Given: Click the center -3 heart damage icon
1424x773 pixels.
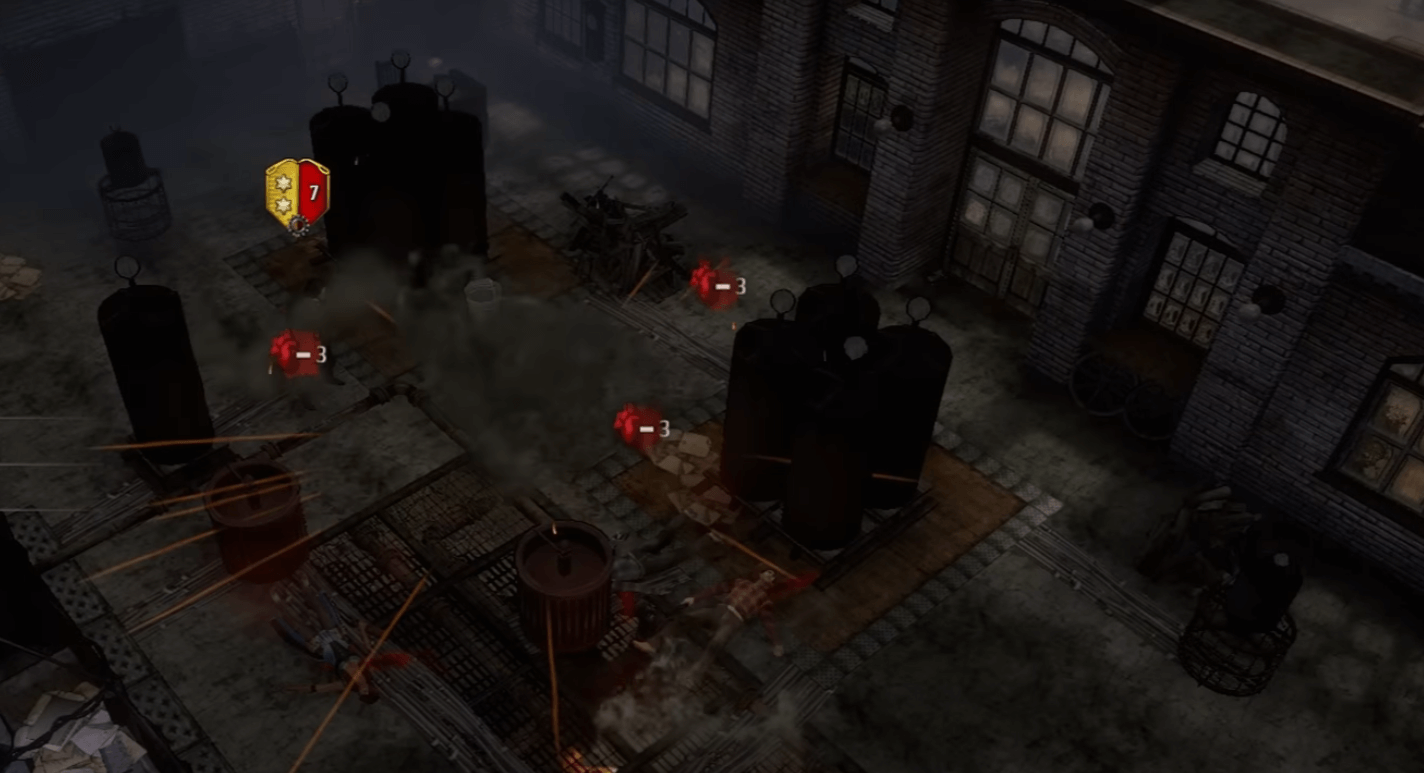Looking at the screenshot, I should [638, 425].
